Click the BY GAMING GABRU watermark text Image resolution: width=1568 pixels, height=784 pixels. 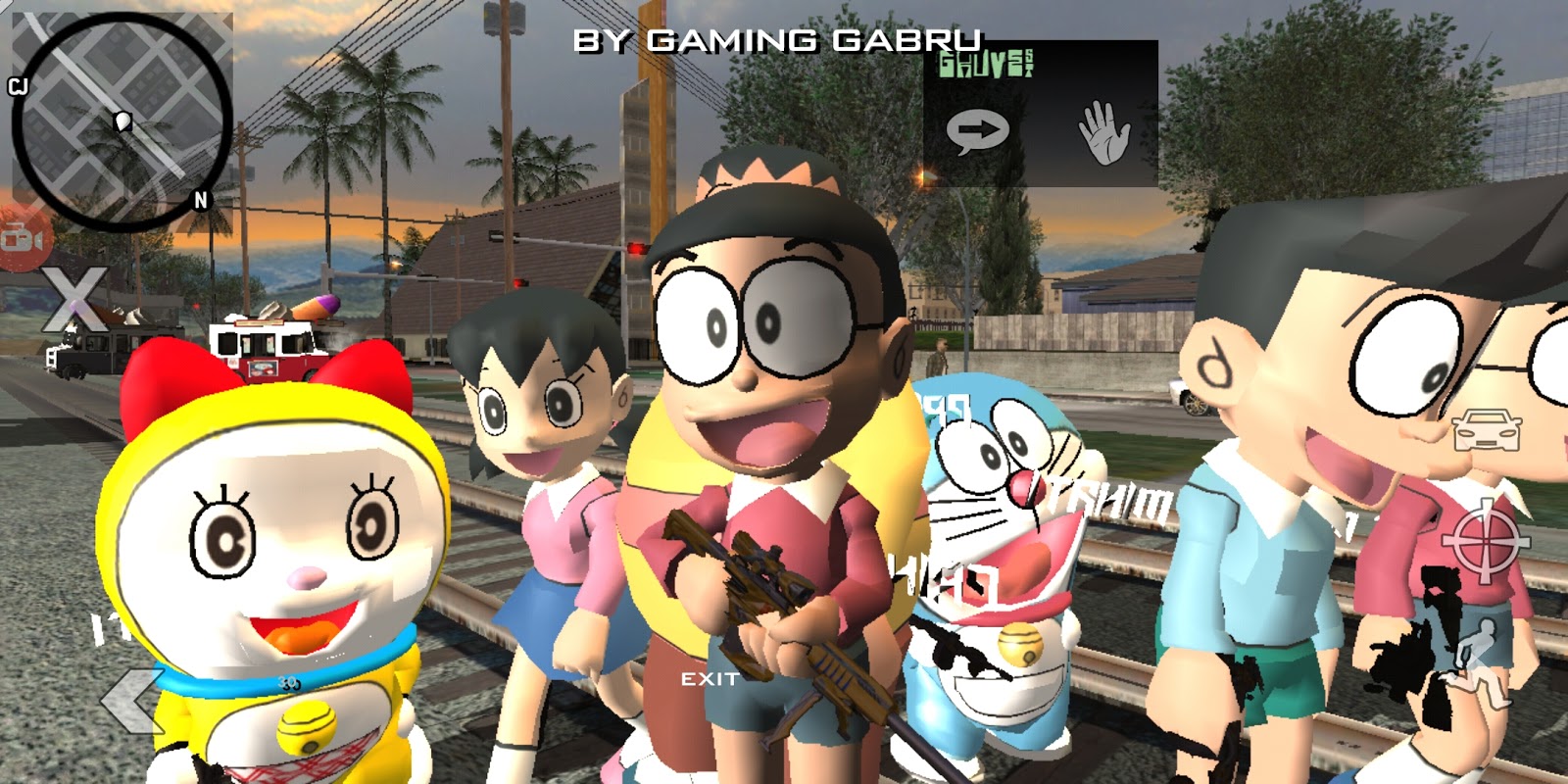click(x=777, y=40)
